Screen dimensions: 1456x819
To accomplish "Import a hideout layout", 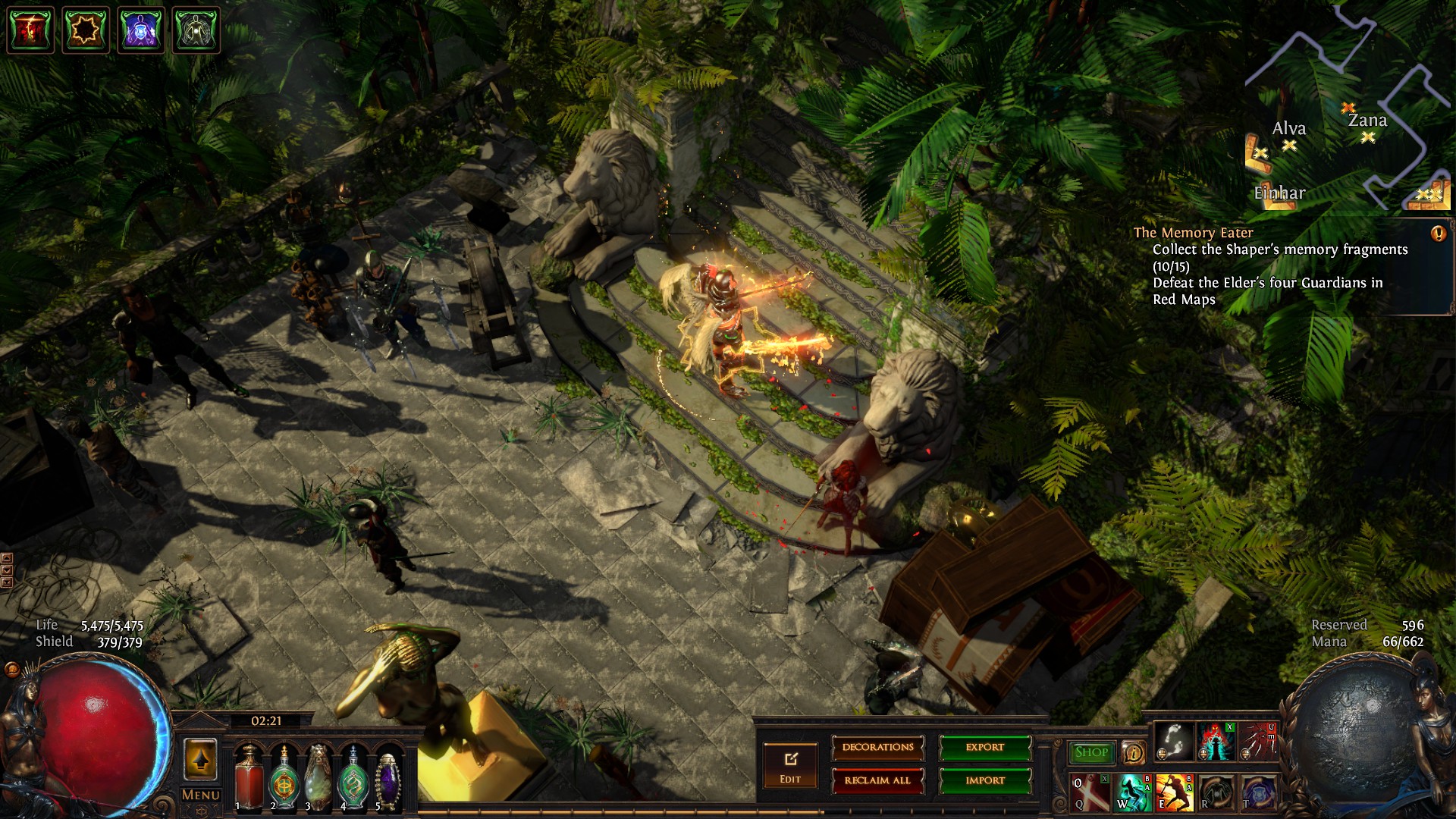I will click(985, 780).
